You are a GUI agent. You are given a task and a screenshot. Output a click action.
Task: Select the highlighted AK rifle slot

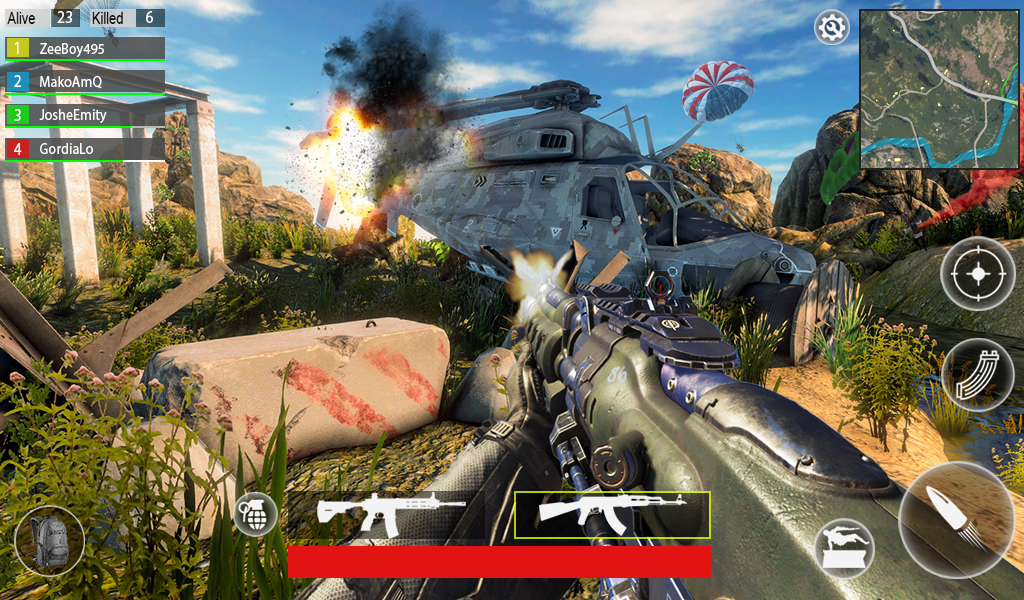(612, 514)
